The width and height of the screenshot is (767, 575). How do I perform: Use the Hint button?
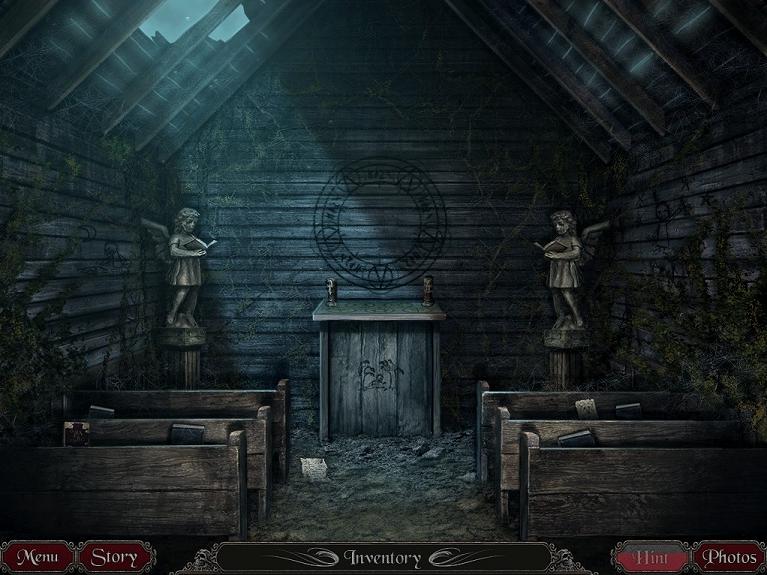pos(650,556)
